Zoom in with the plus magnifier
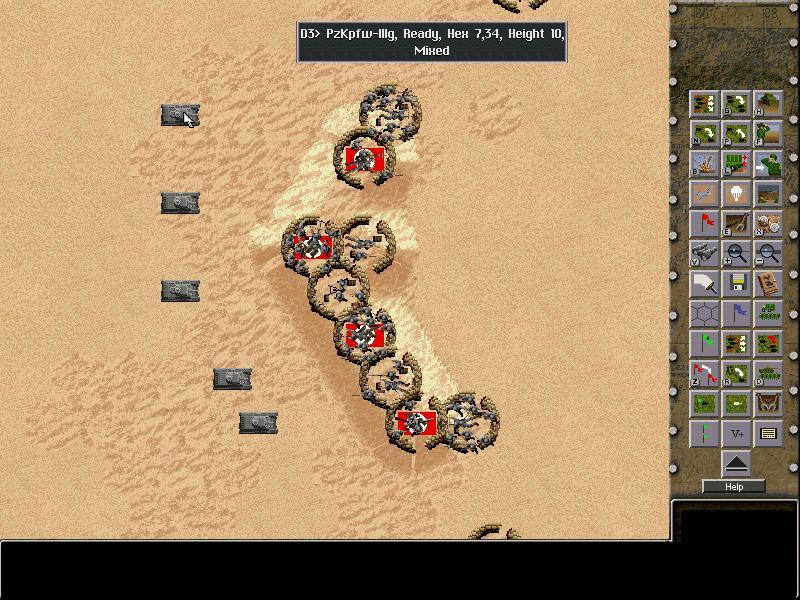 click(x=736, y=254)
